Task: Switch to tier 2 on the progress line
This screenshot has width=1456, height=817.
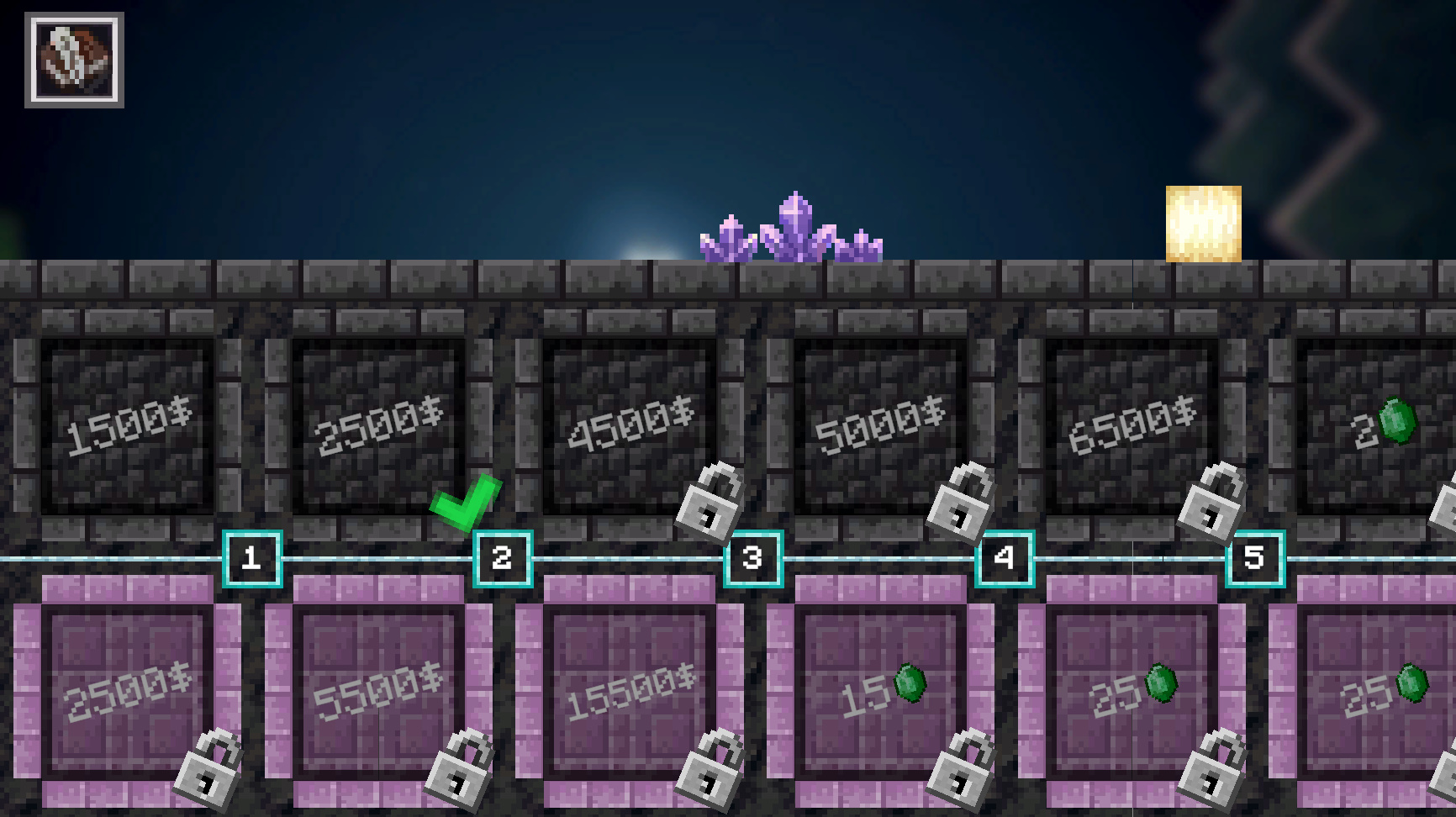Action: (502, 556)
